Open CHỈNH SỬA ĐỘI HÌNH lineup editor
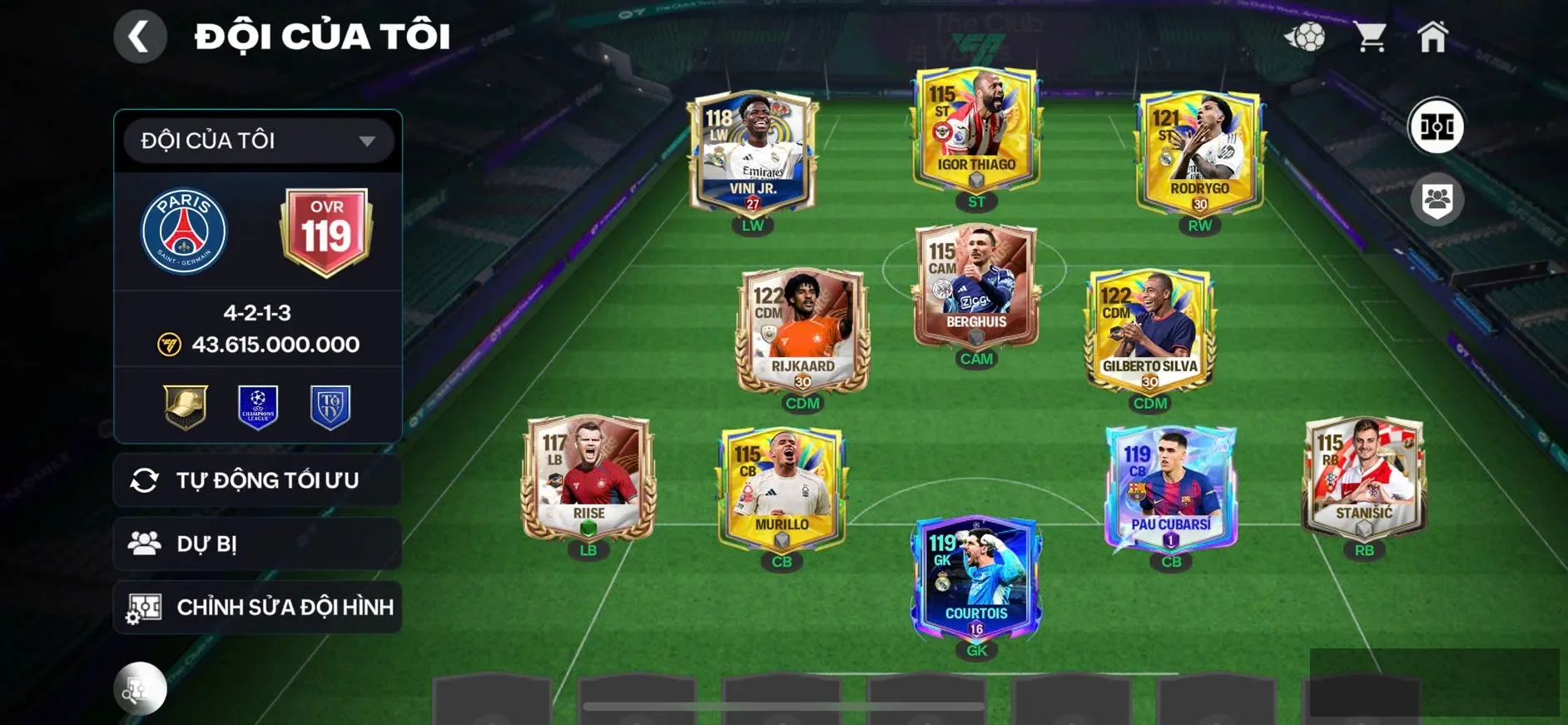The image size is (1568, 725). pos(256,608)
